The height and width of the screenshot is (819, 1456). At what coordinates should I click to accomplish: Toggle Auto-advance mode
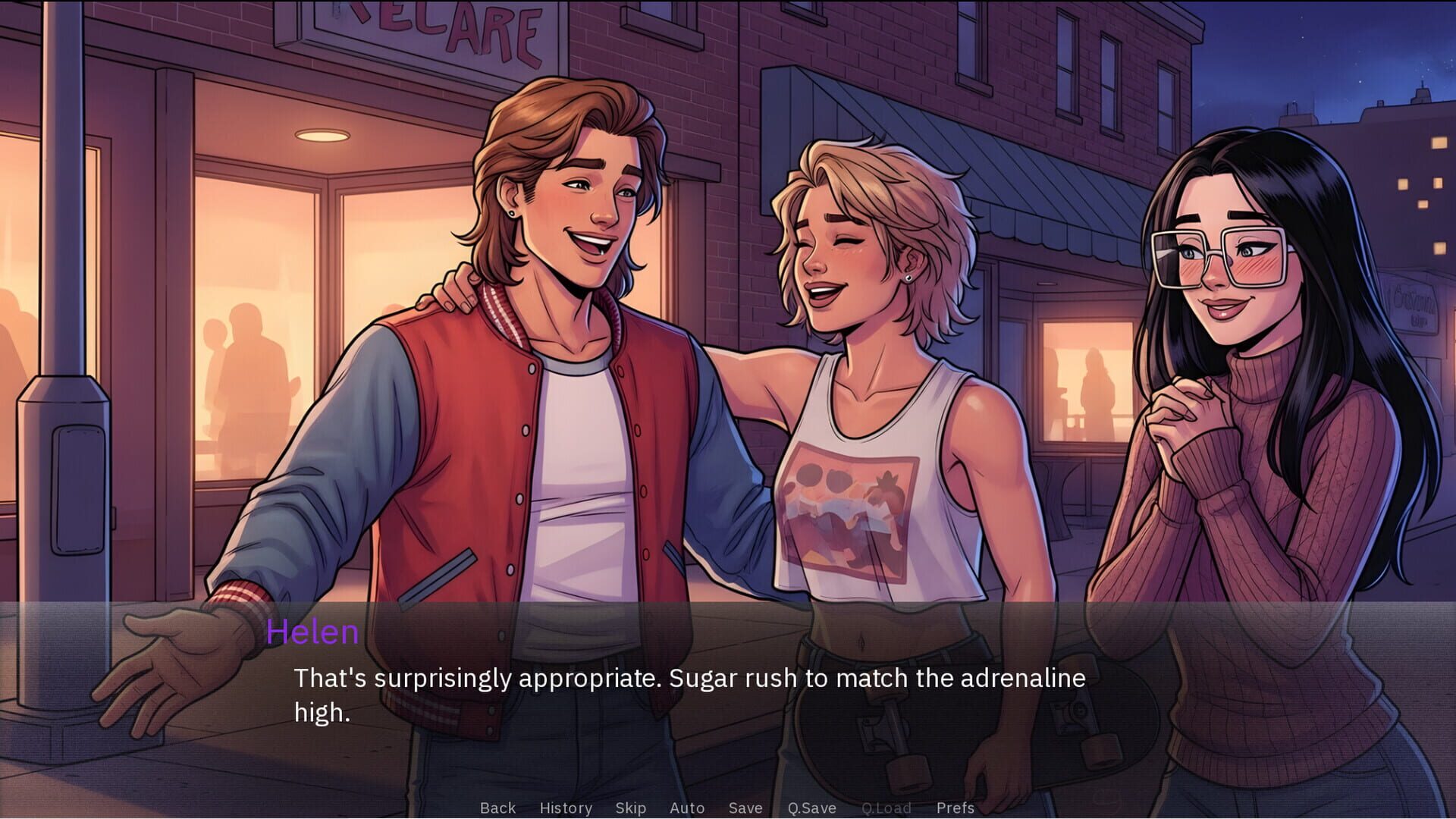click(687, 808)
